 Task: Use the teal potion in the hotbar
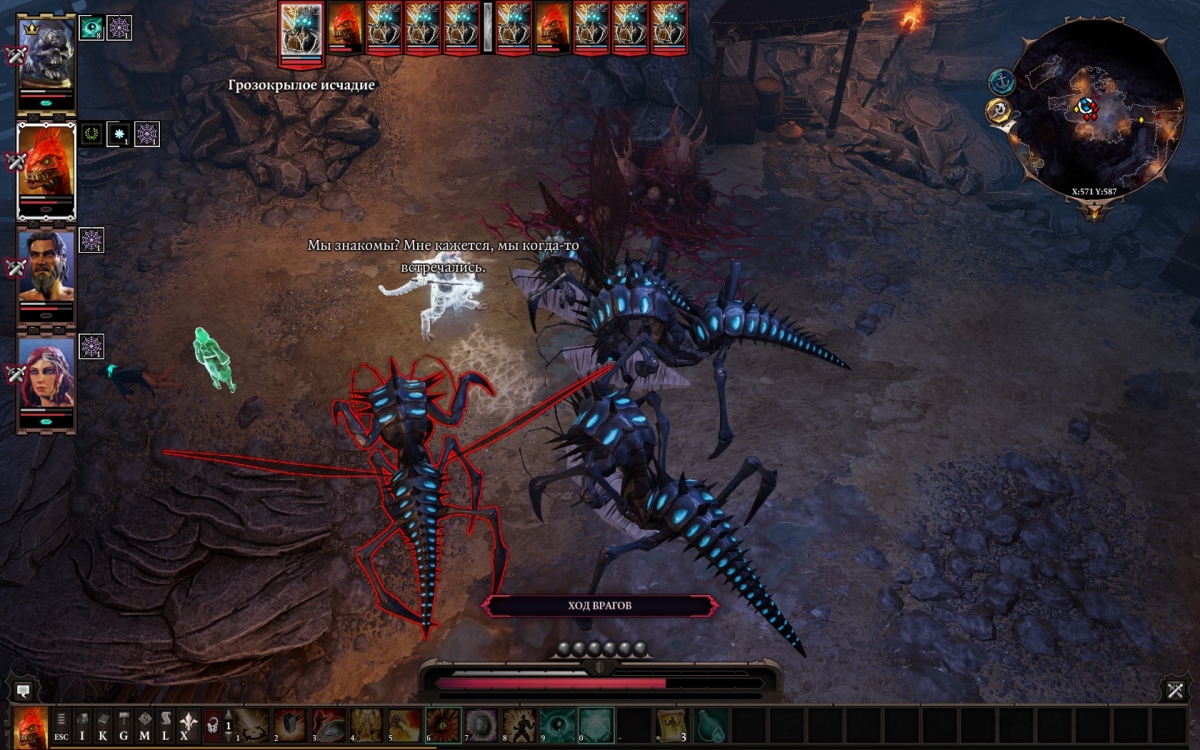710,724
